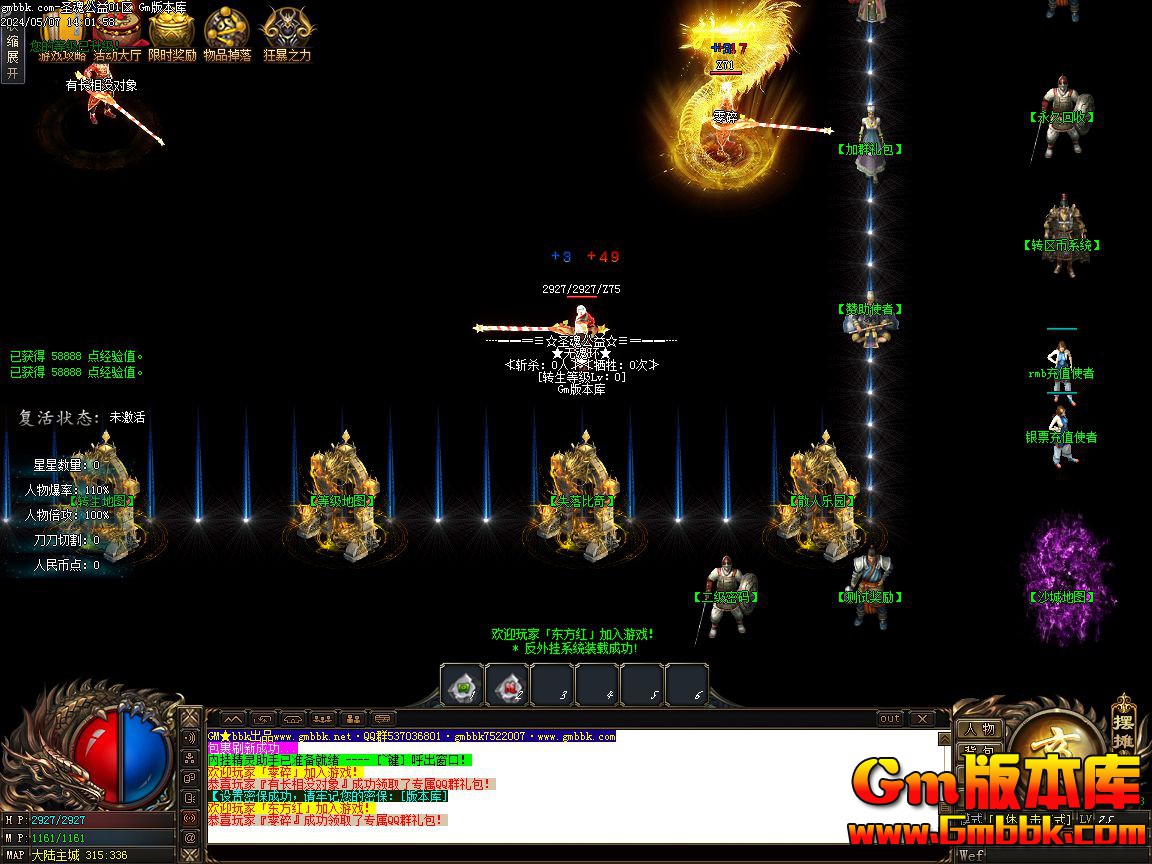Open the 活动大厅 event hall
This screenshot has width=1152, height=864.
pos(117,38)
